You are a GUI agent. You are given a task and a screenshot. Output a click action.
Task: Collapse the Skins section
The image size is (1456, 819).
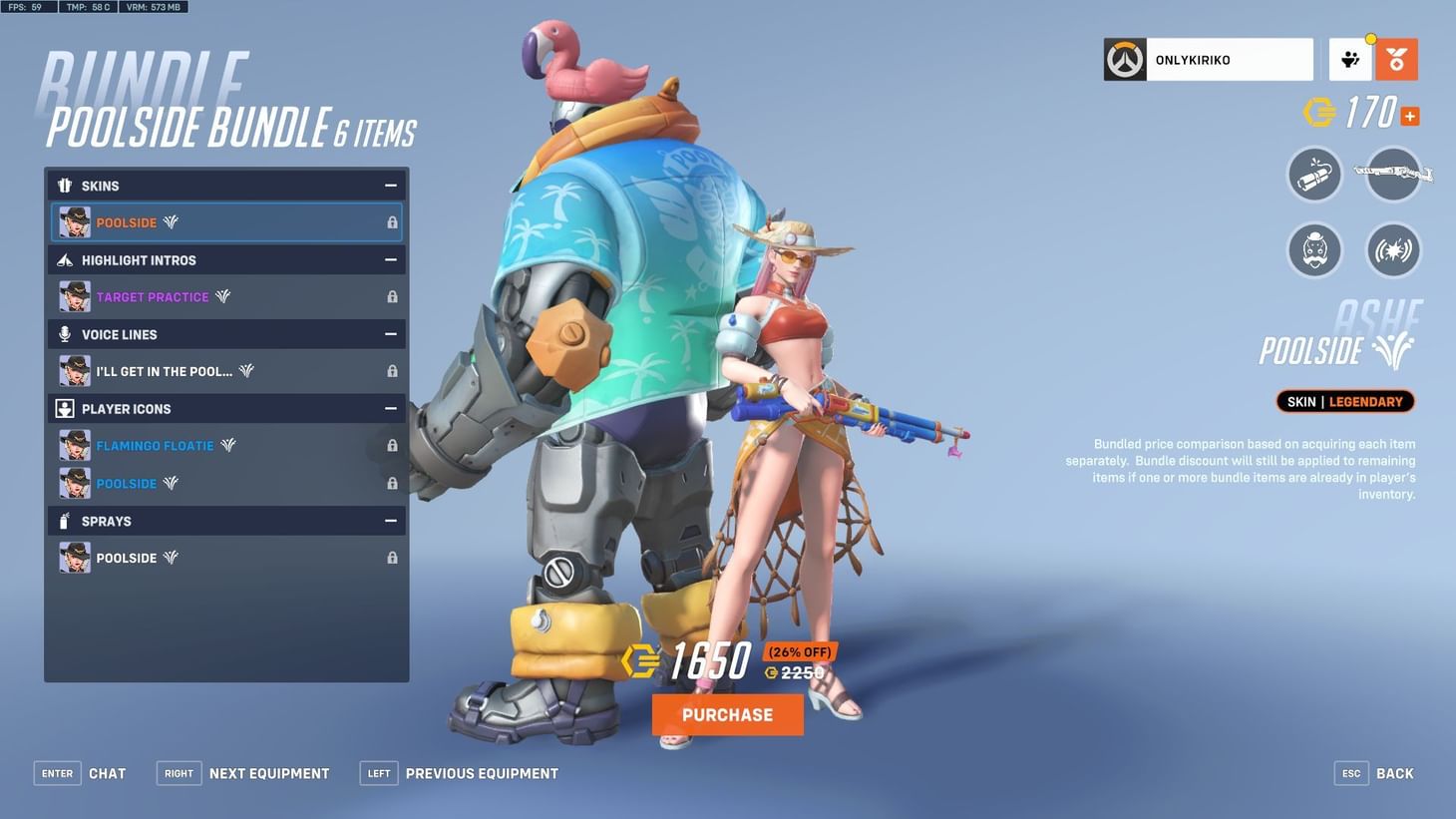392,185
